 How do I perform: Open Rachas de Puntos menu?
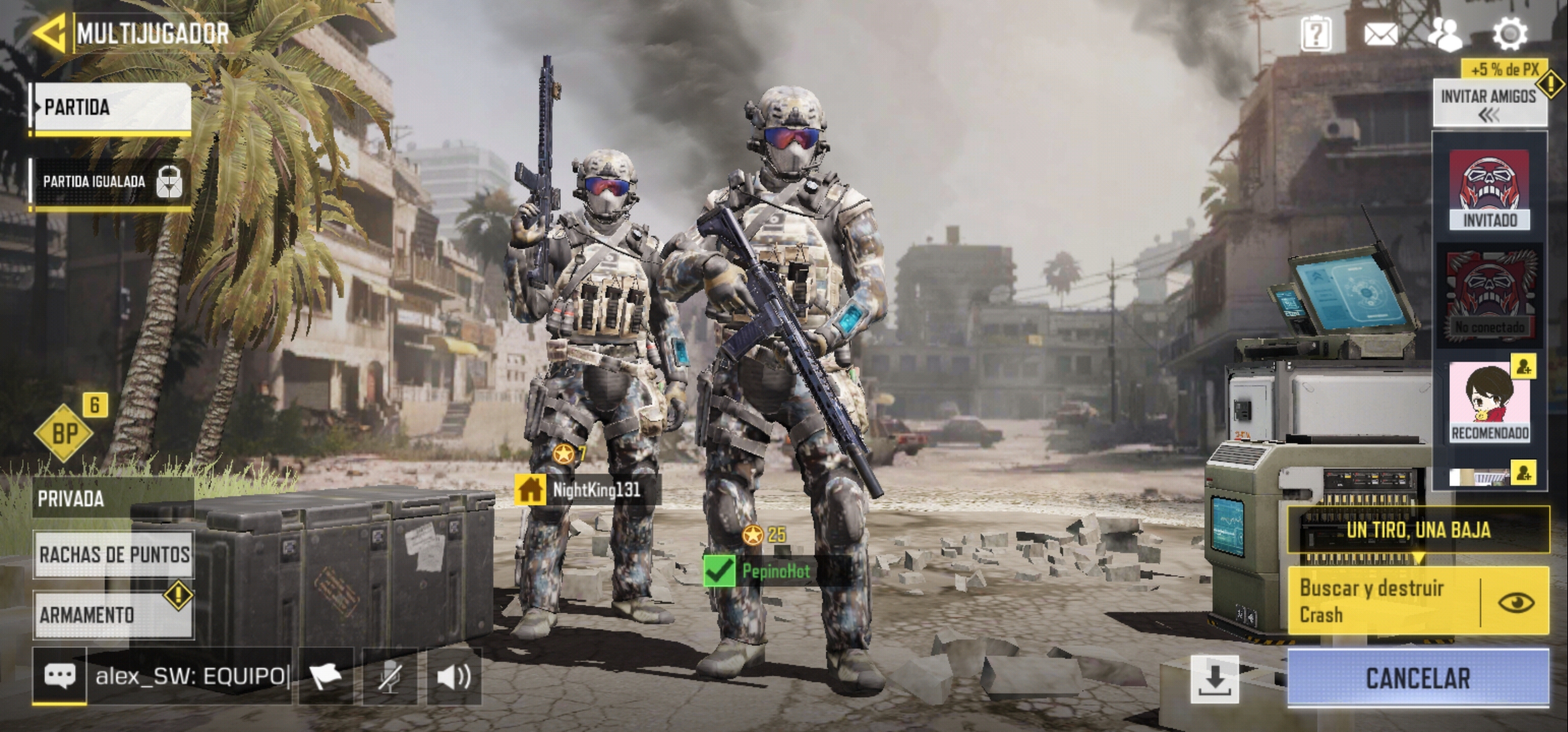[114, 554]
